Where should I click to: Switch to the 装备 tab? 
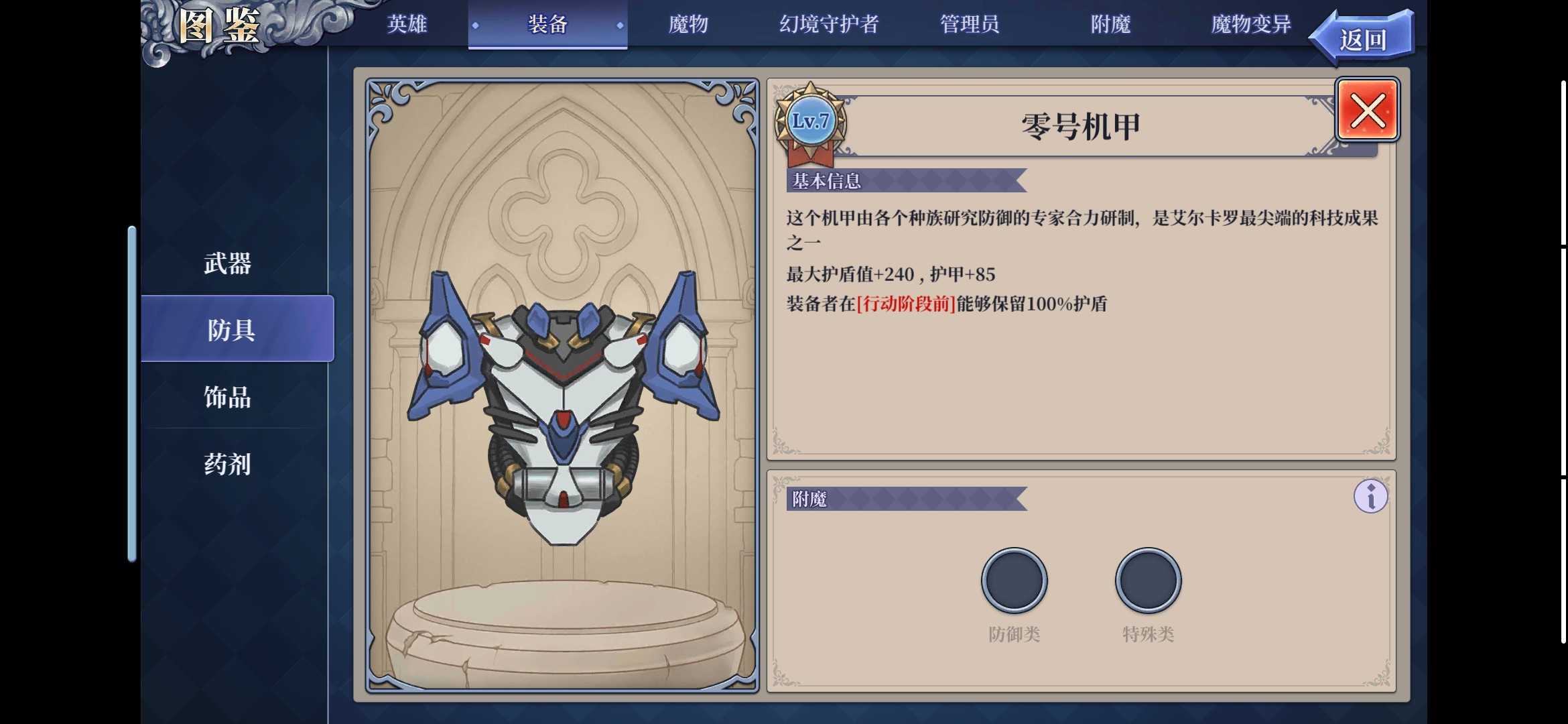547,24
